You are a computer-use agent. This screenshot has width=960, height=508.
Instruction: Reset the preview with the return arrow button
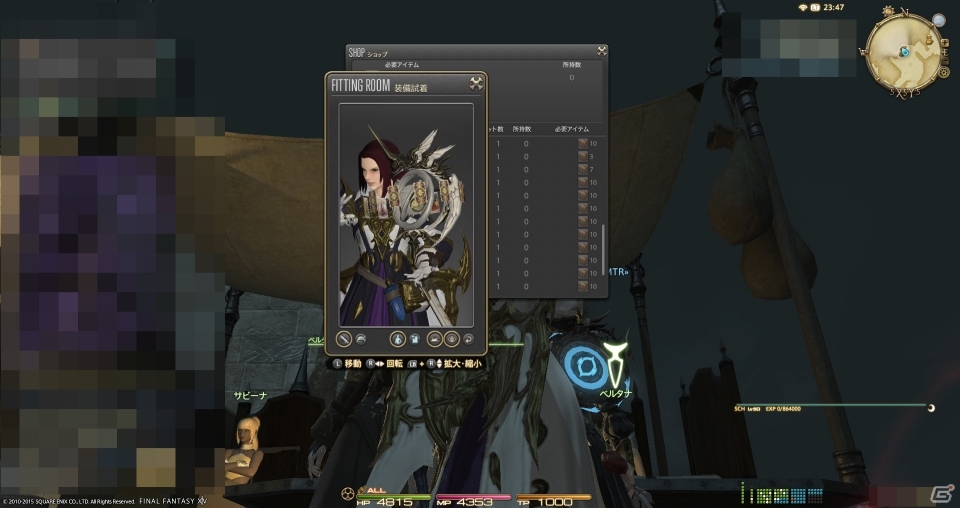point(470,339)
